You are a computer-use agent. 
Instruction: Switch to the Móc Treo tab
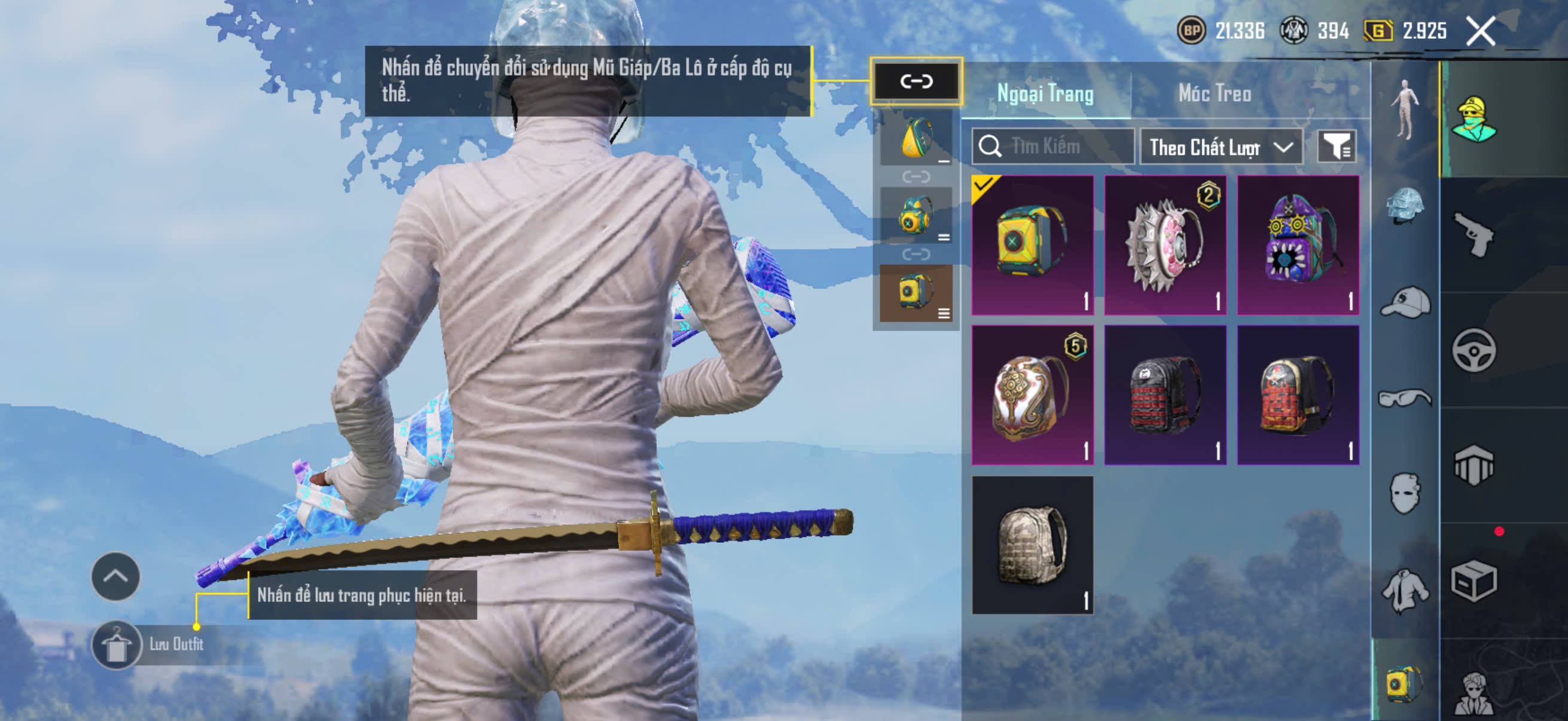[1215, 94]
